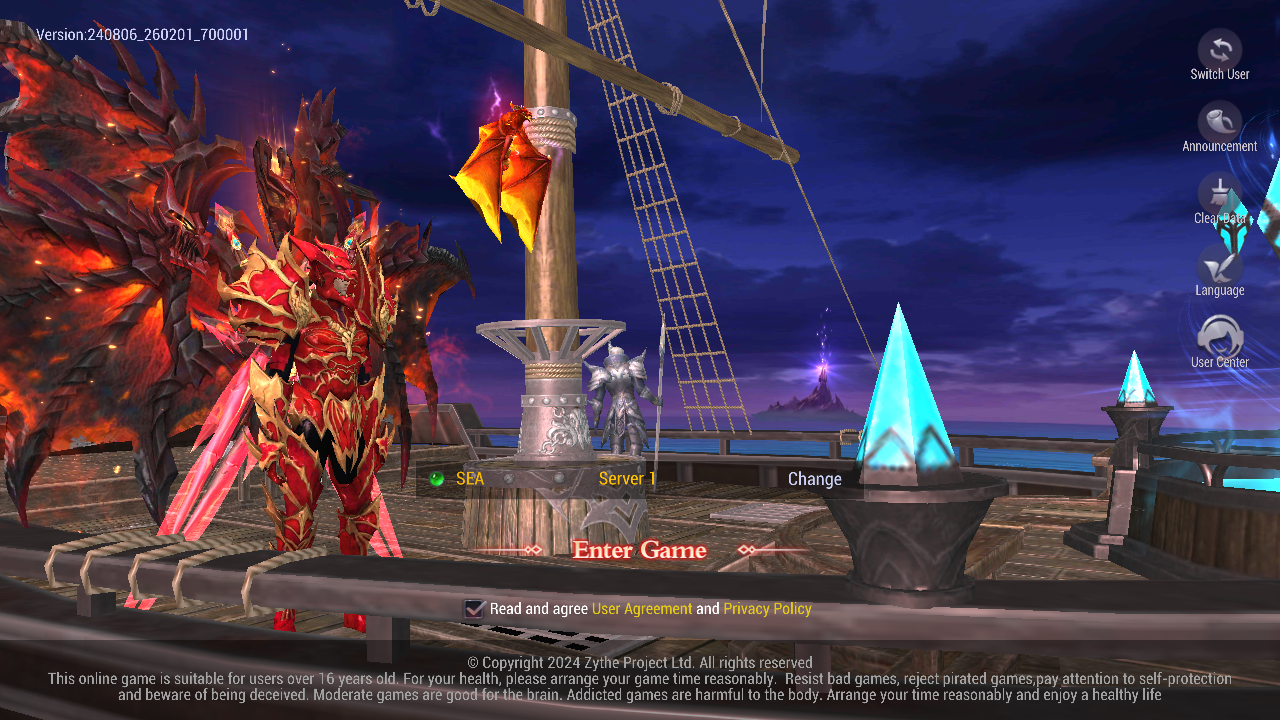Image resolution: width=1280 pixels, height=720 pixels.
Task: Open the User Agreement link
Action: coord(641,608)
